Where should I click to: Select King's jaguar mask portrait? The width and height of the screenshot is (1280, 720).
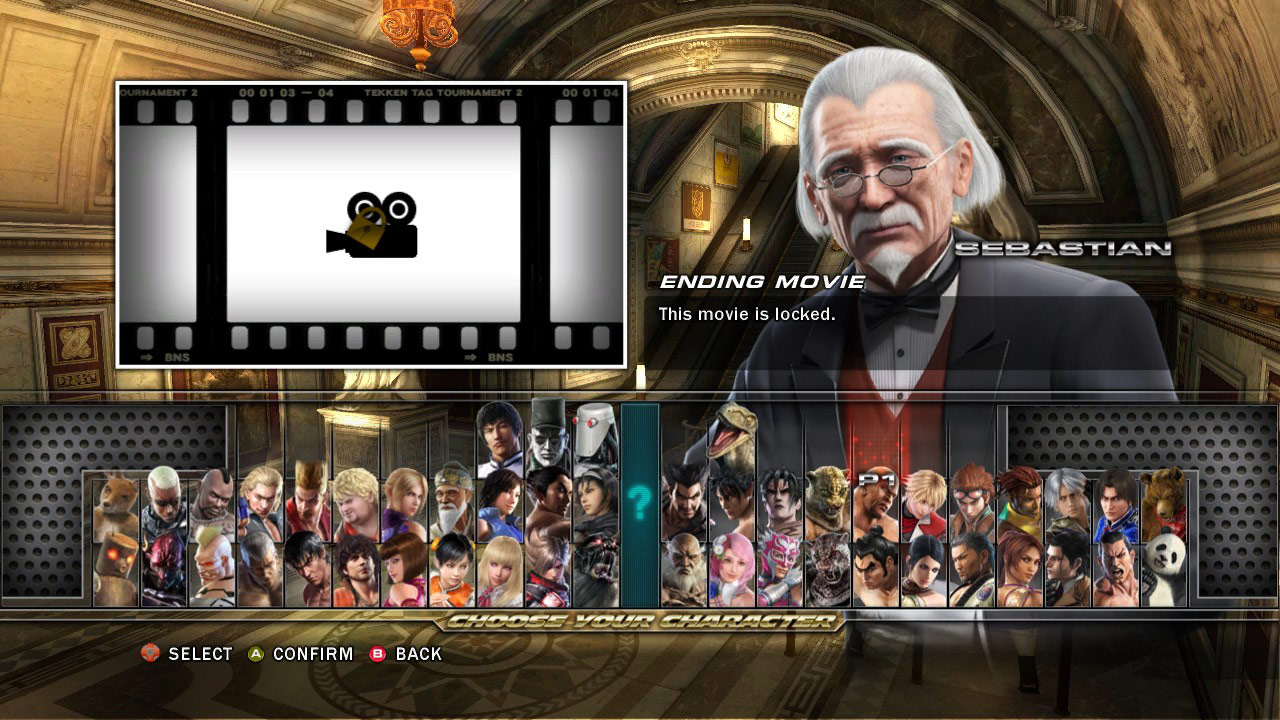(x=827, y=495)
